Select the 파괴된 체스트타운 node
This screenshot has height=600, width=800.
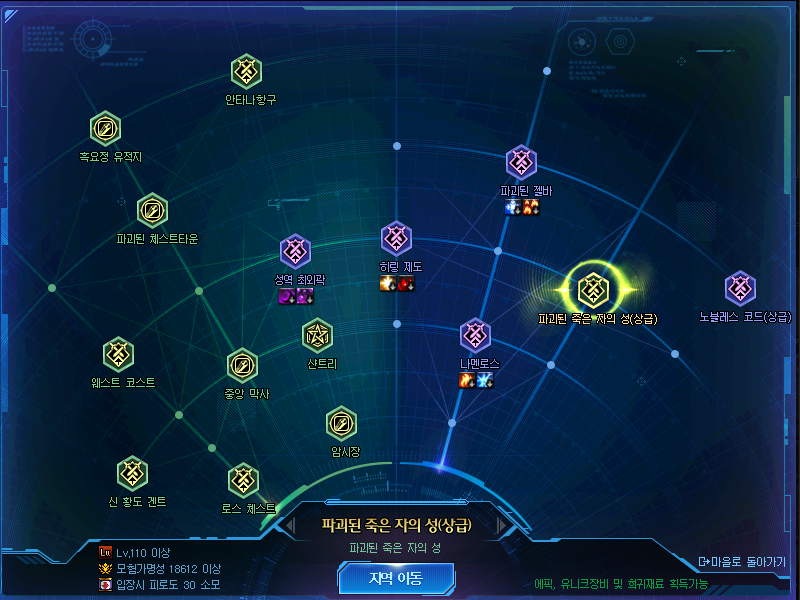tap(152, 211)
